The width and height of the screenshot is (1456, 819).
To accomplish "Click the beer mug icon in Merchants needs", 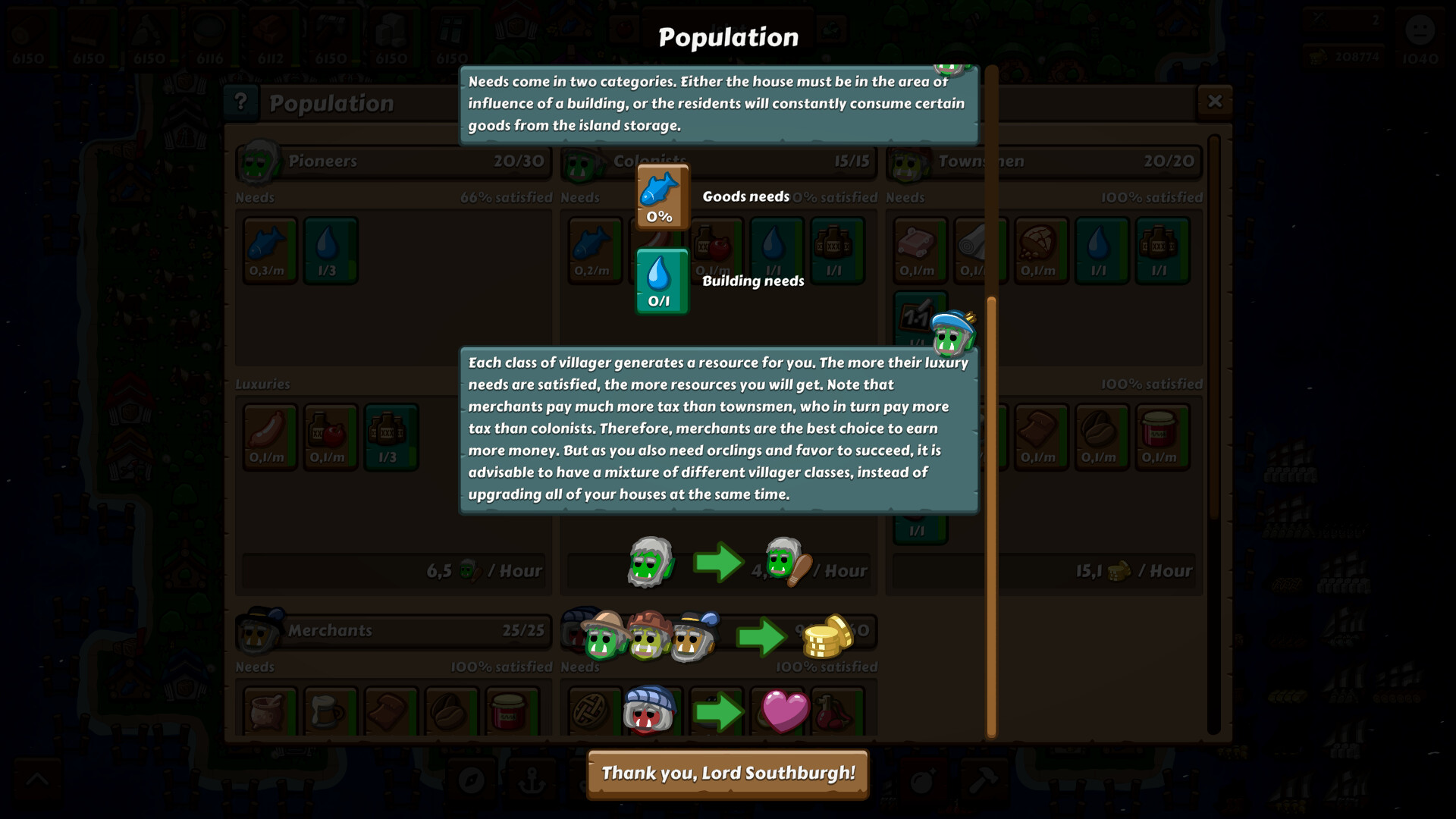I will [x=330, y=713].
